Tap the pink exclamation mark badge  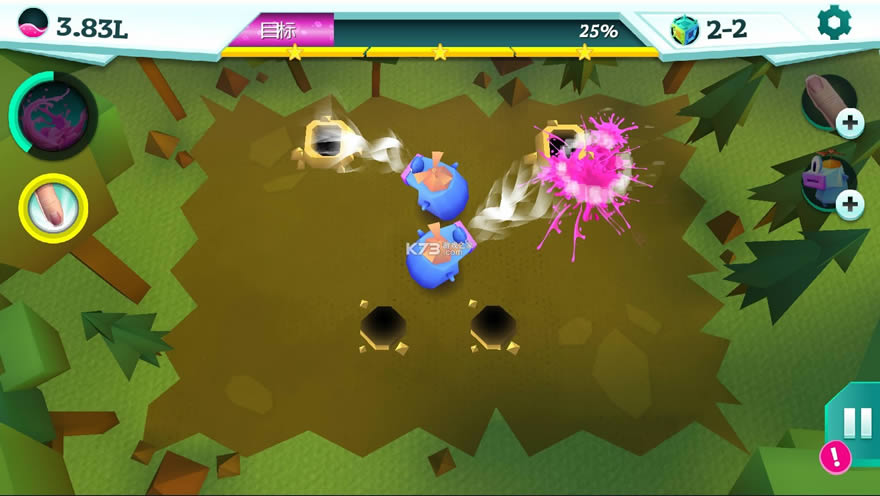[835, 458]
